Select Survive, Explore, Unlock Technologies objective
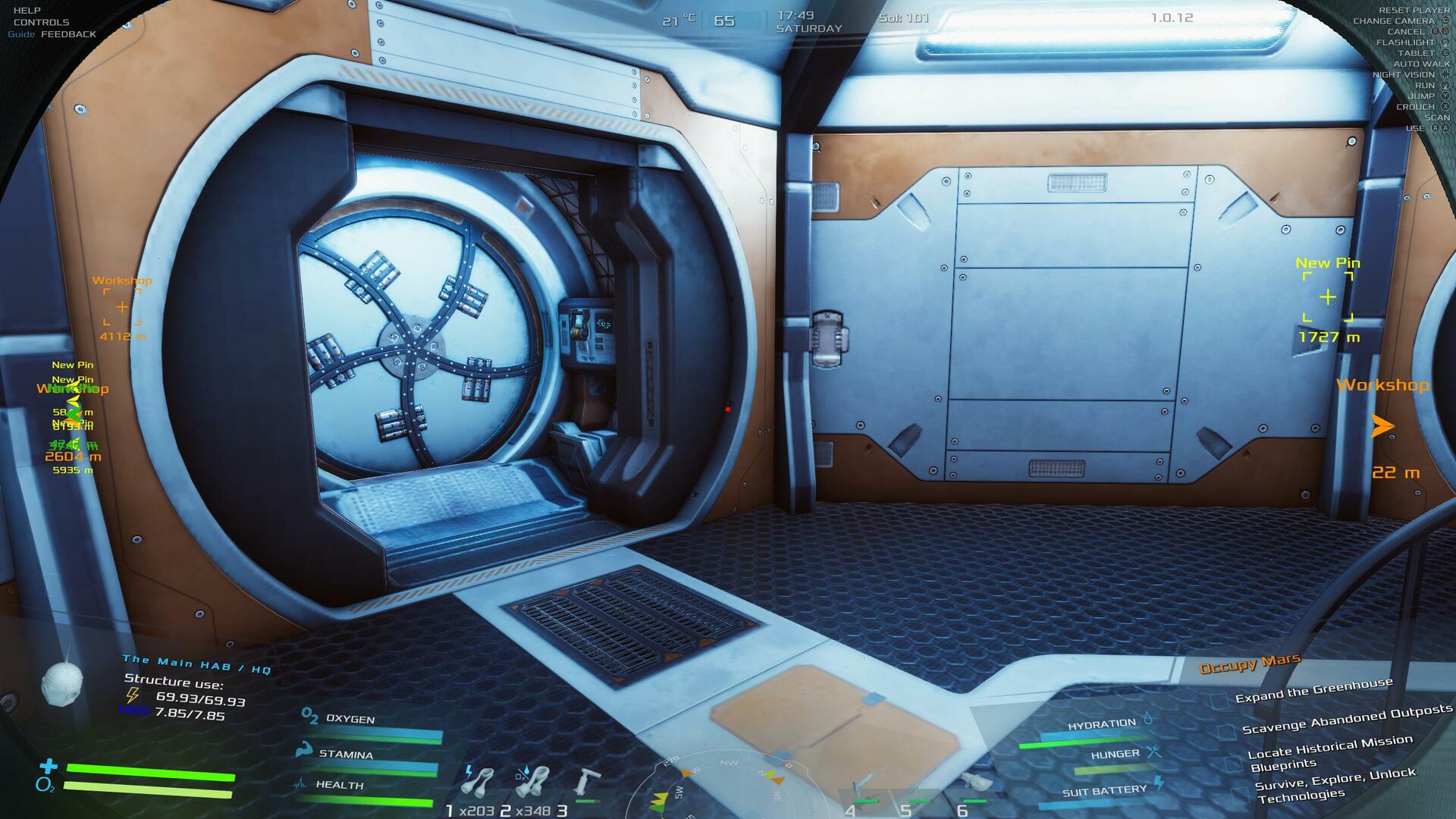 (1334, 785)
